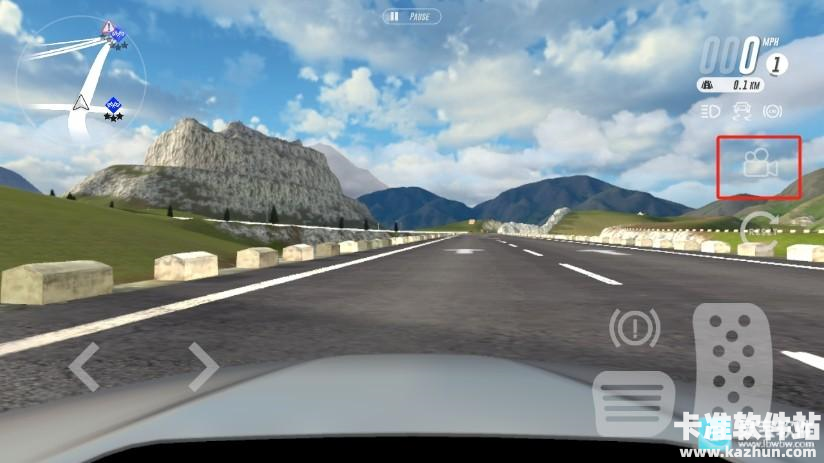
Task: Engage the handbrake warning icon
Action: point(634,328)
